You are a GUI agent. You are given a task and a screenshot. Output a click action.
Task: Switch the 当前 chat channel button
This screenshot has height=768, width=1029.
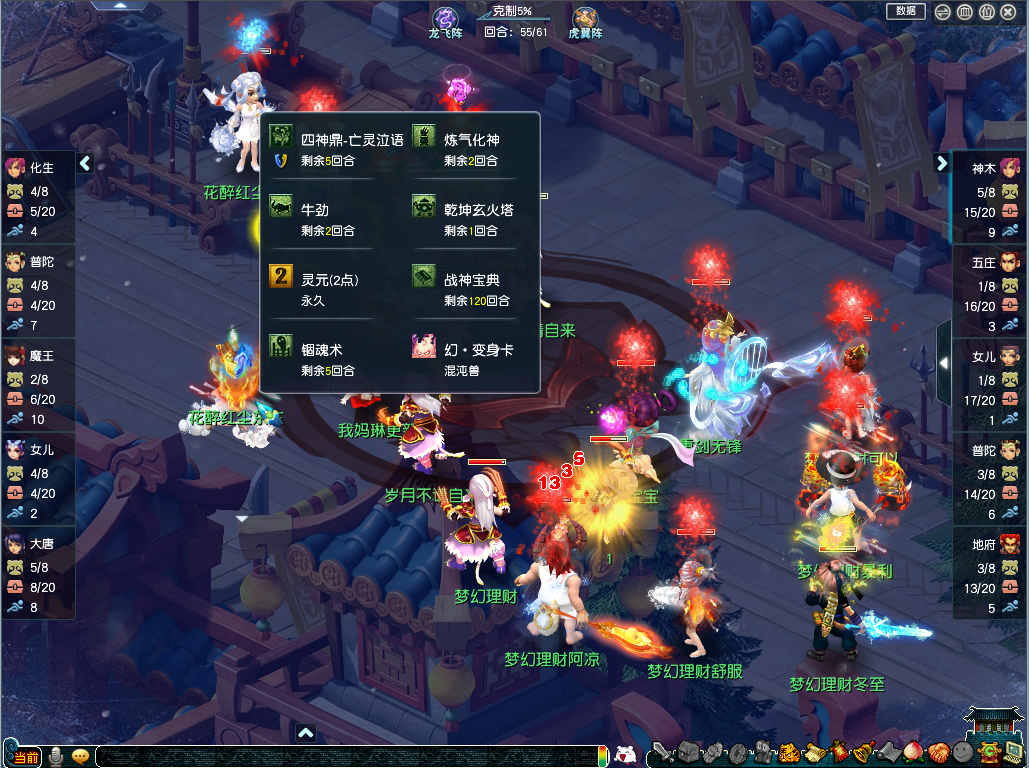25,757
